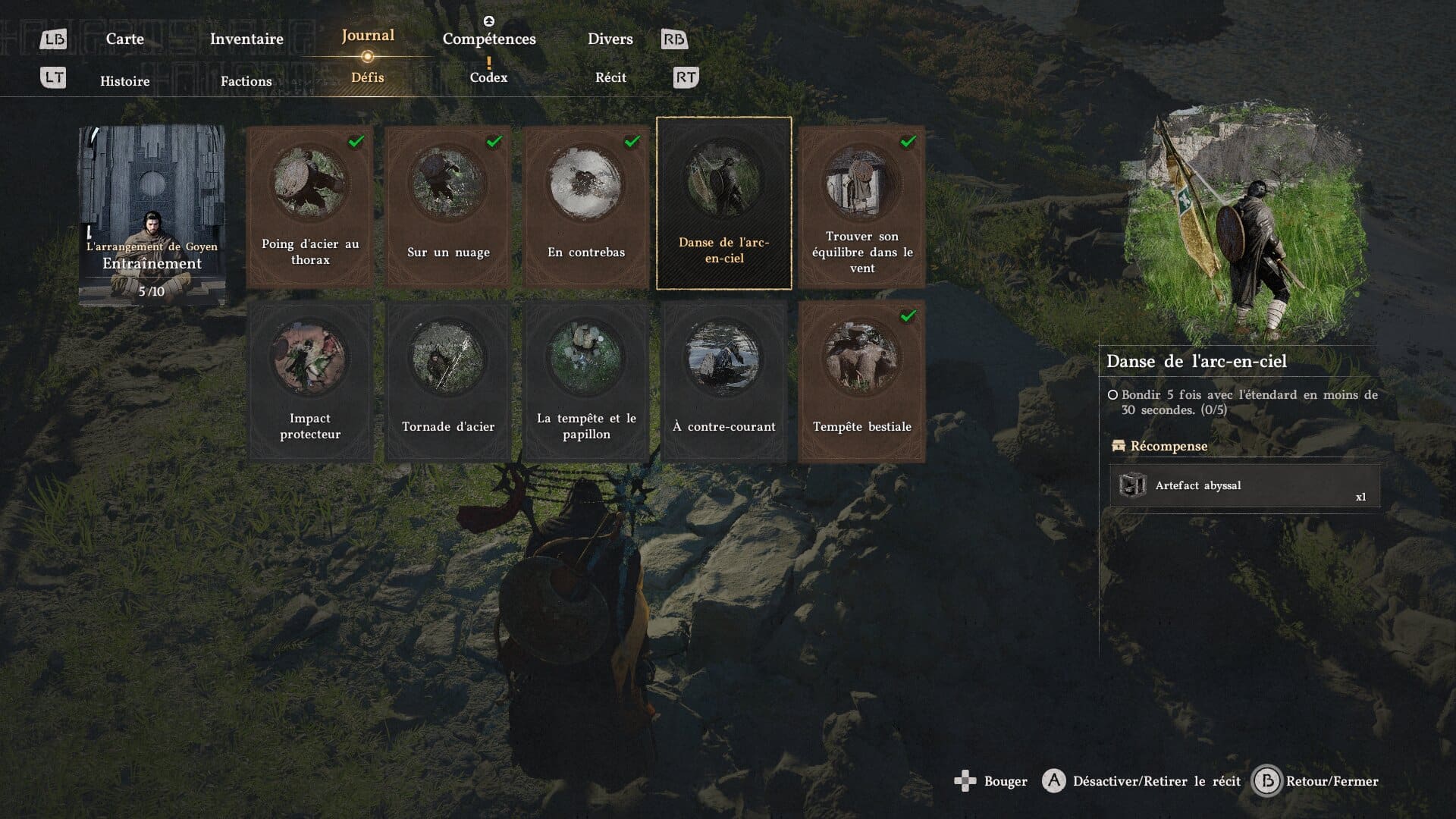Select the Entraînement challenge category card
The height and width of the screenshot is (819, 1456).
[152, 215]
